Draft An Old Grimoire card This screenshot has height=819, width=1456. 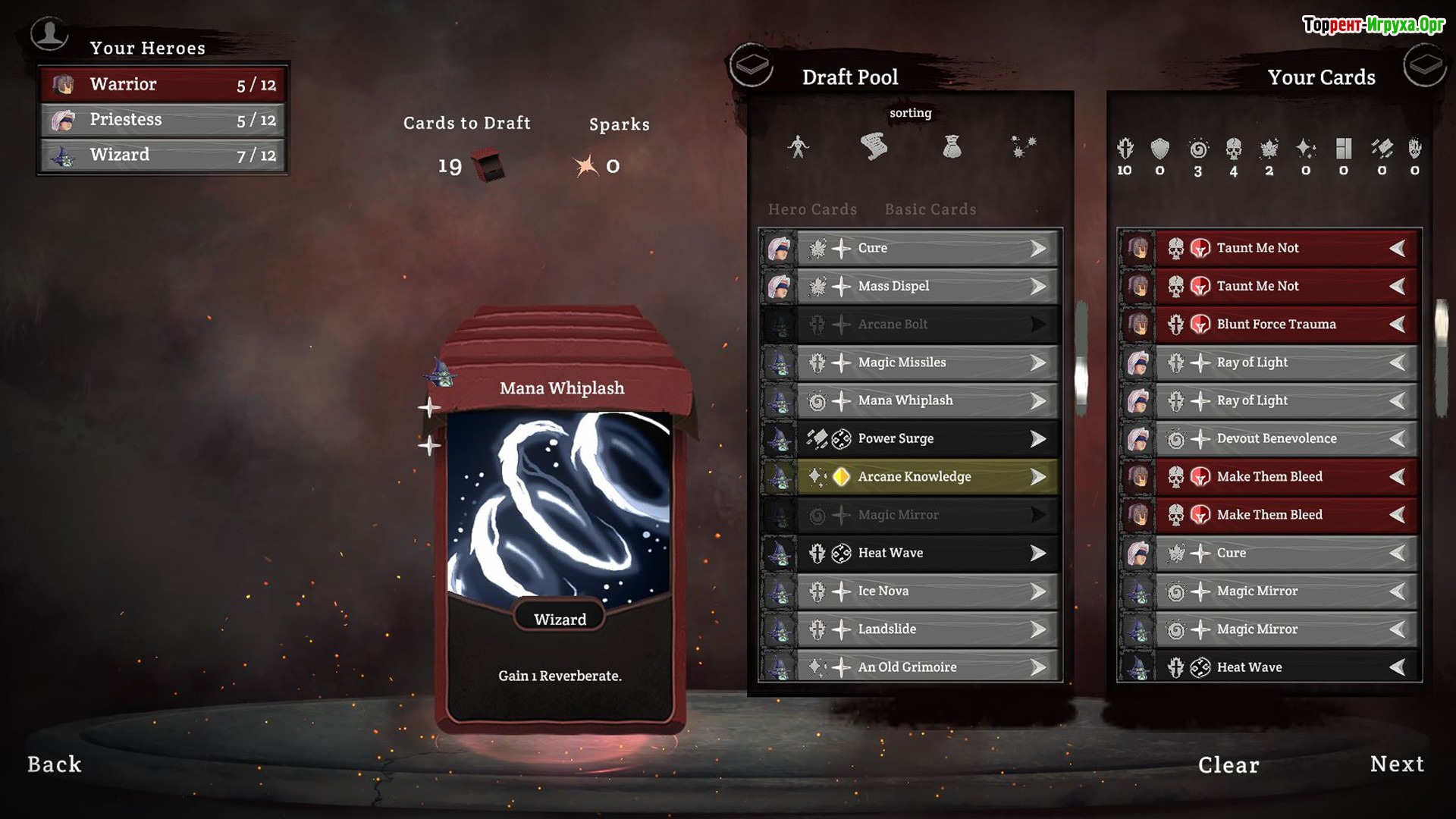point(927,667)
